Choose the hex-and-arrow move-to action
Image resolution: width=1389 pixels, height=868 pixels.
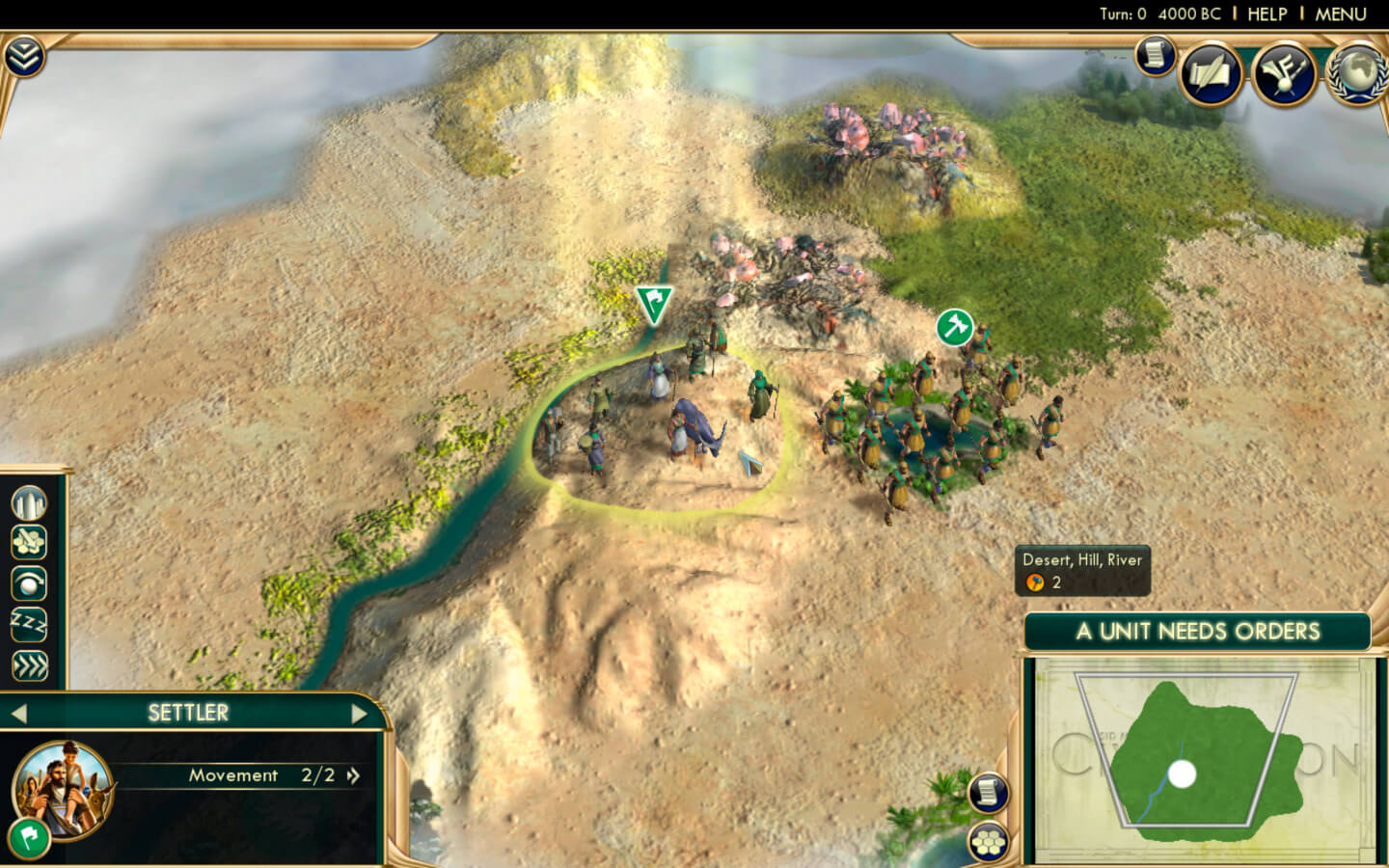click(29, 543)
